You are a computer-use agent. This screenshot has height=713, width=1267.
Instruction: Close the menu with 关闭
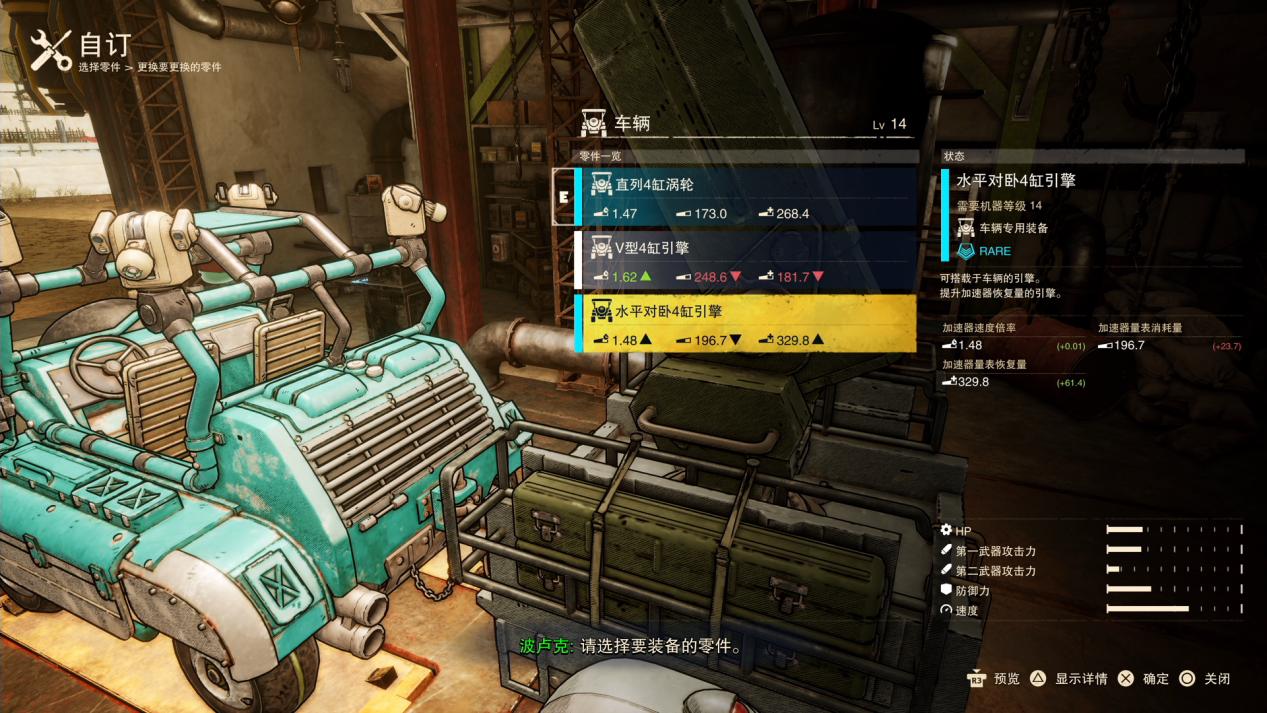point(1205,679)
